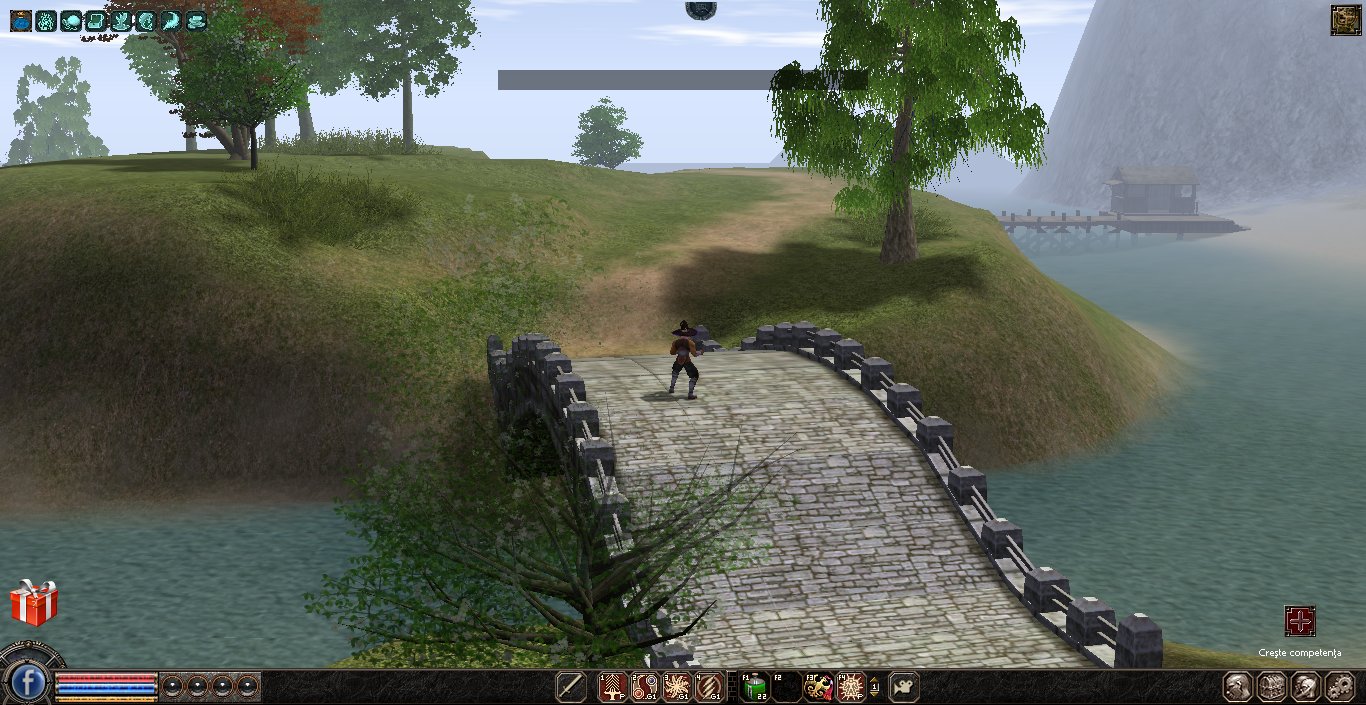This screenshot has width=1366, height=705.
Task: Select the sword attack slot
Action: coord(572,687)
